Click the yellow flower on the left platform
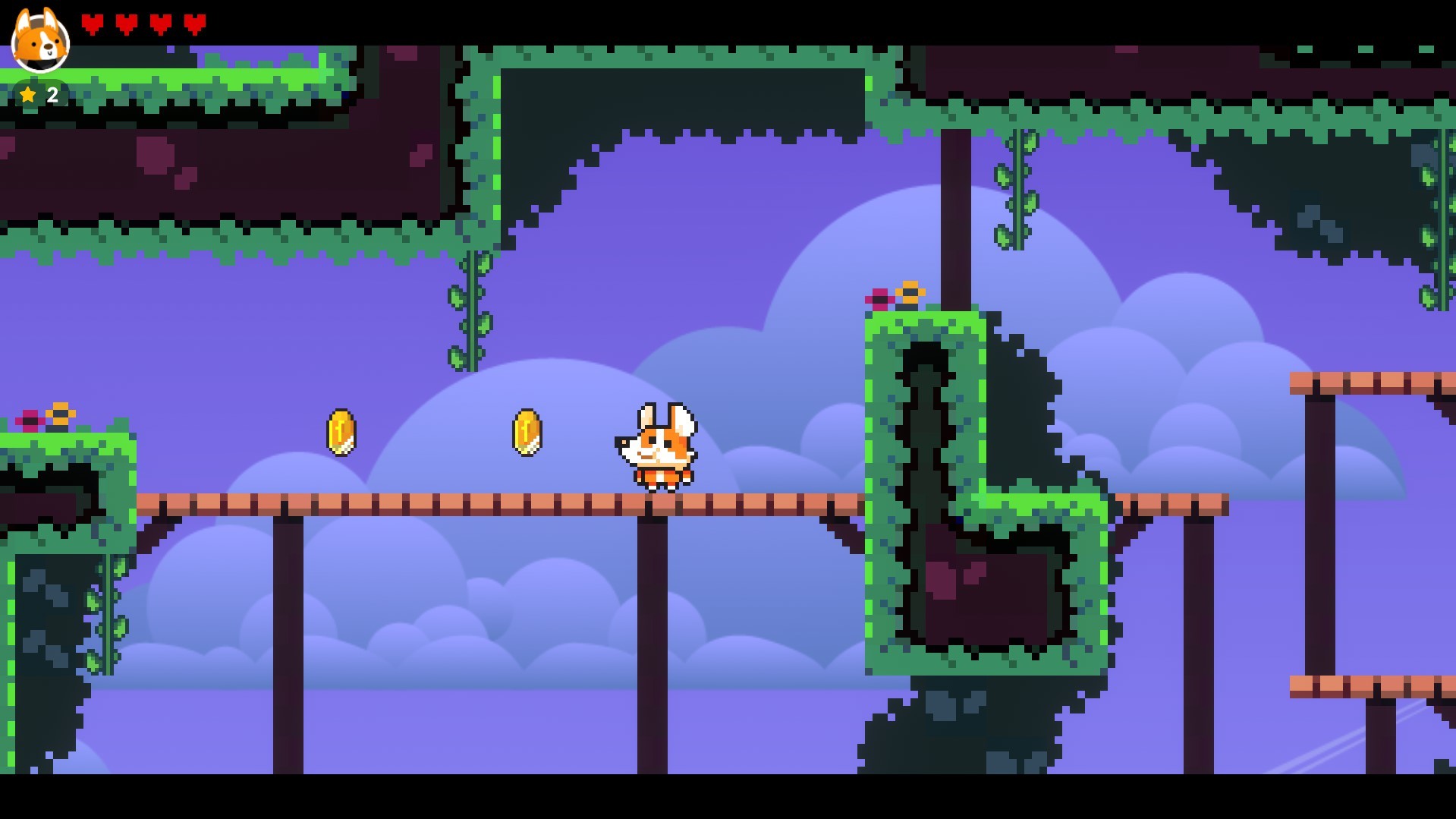 click(60, 414)
